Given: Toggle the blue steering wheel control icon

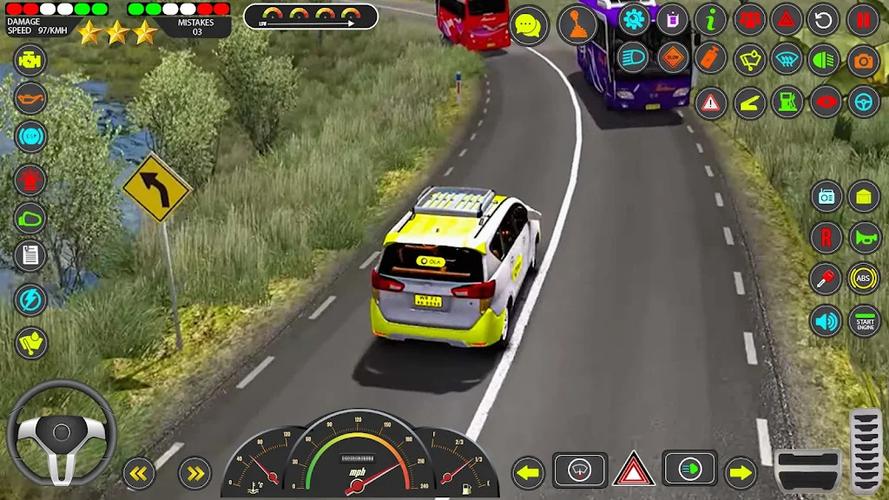Looking at the screenshot, I should coord(863,101).
